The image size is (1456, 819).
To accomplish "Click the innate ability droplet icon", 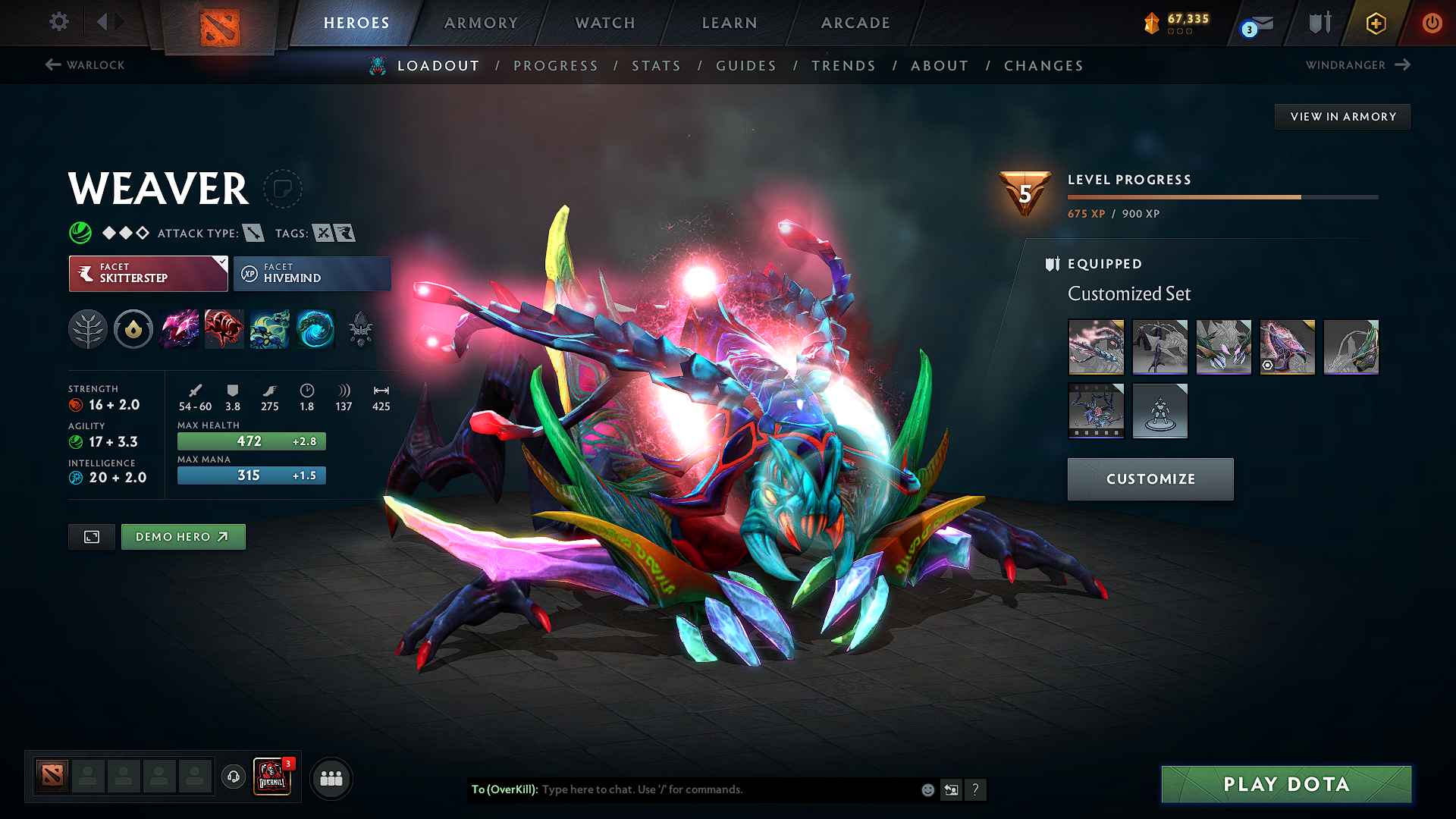I will [133, 329].
